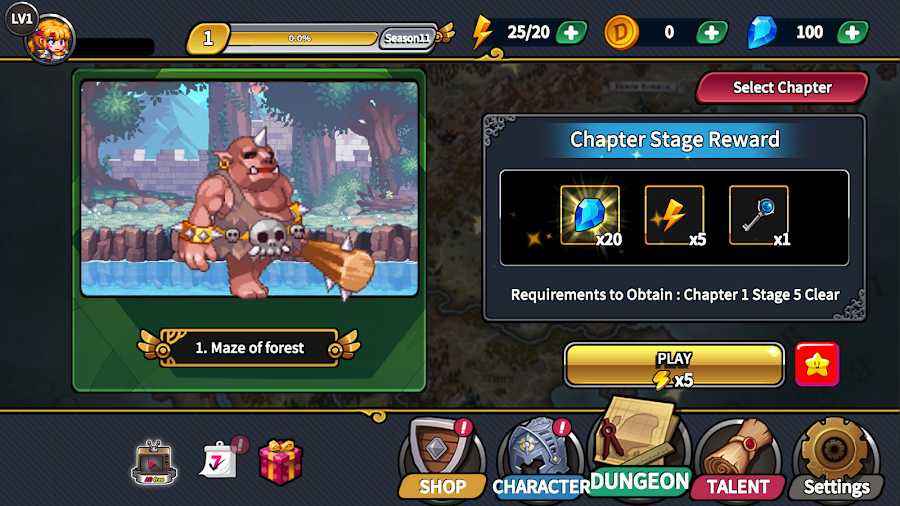Inspect the key x1 reward
The image size is (900, 506).
[x=758, y=215]
